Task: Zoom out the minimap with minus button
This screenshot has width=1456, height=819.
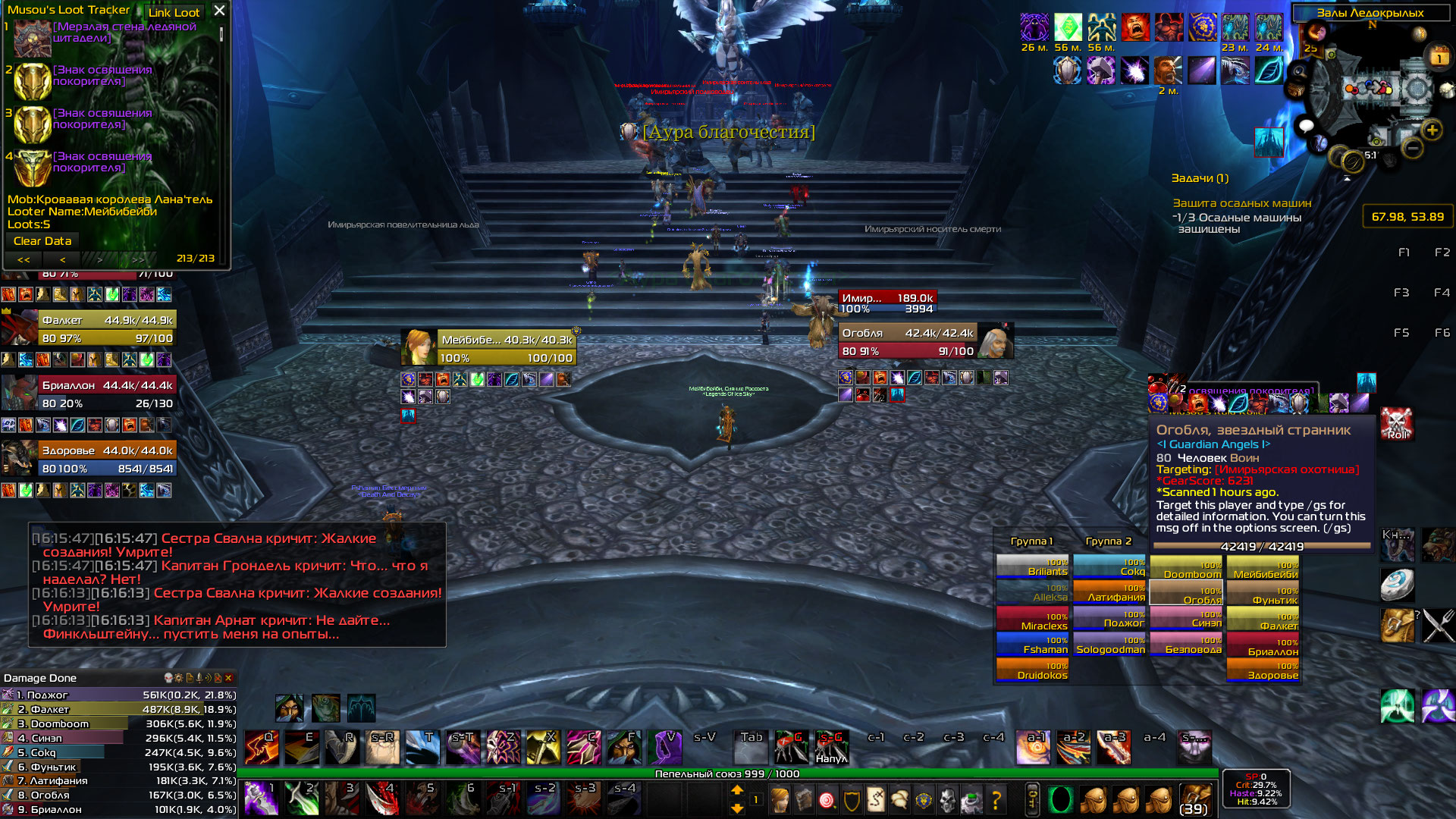Action: [x=1412, y=149]
